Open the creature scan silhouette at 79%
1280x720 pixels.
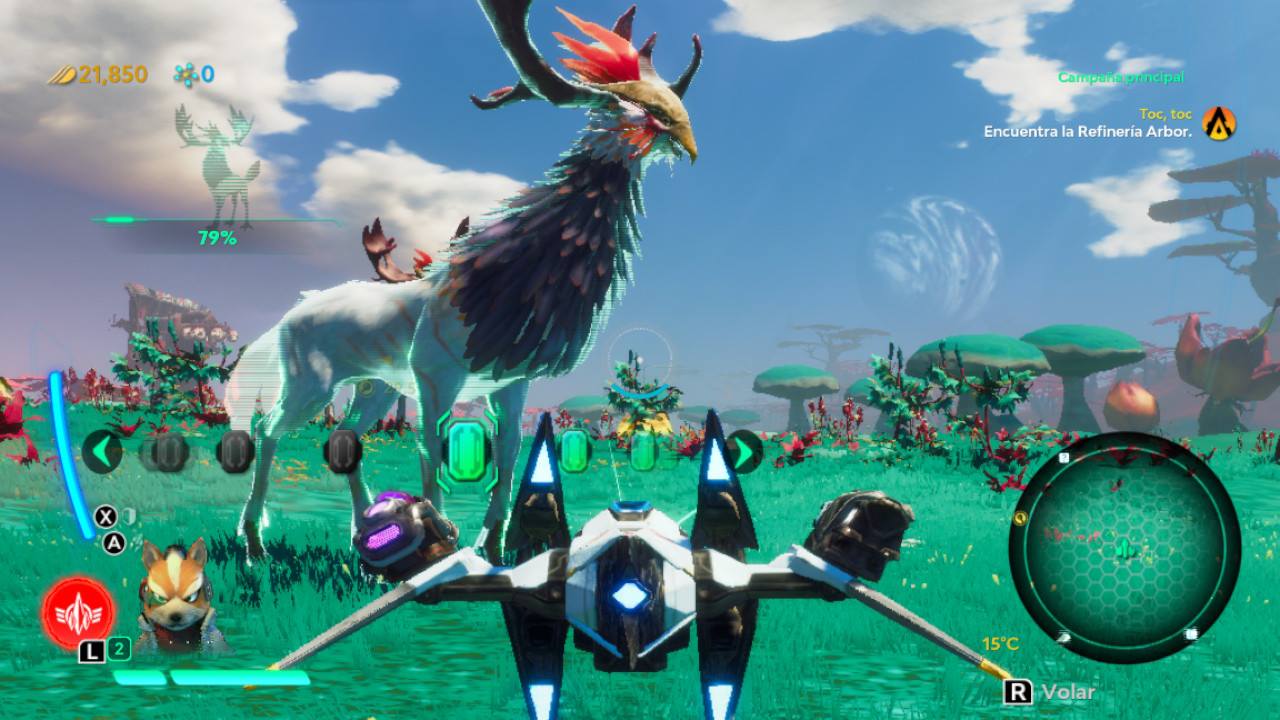pyautogui.click(x=217, y=165)
